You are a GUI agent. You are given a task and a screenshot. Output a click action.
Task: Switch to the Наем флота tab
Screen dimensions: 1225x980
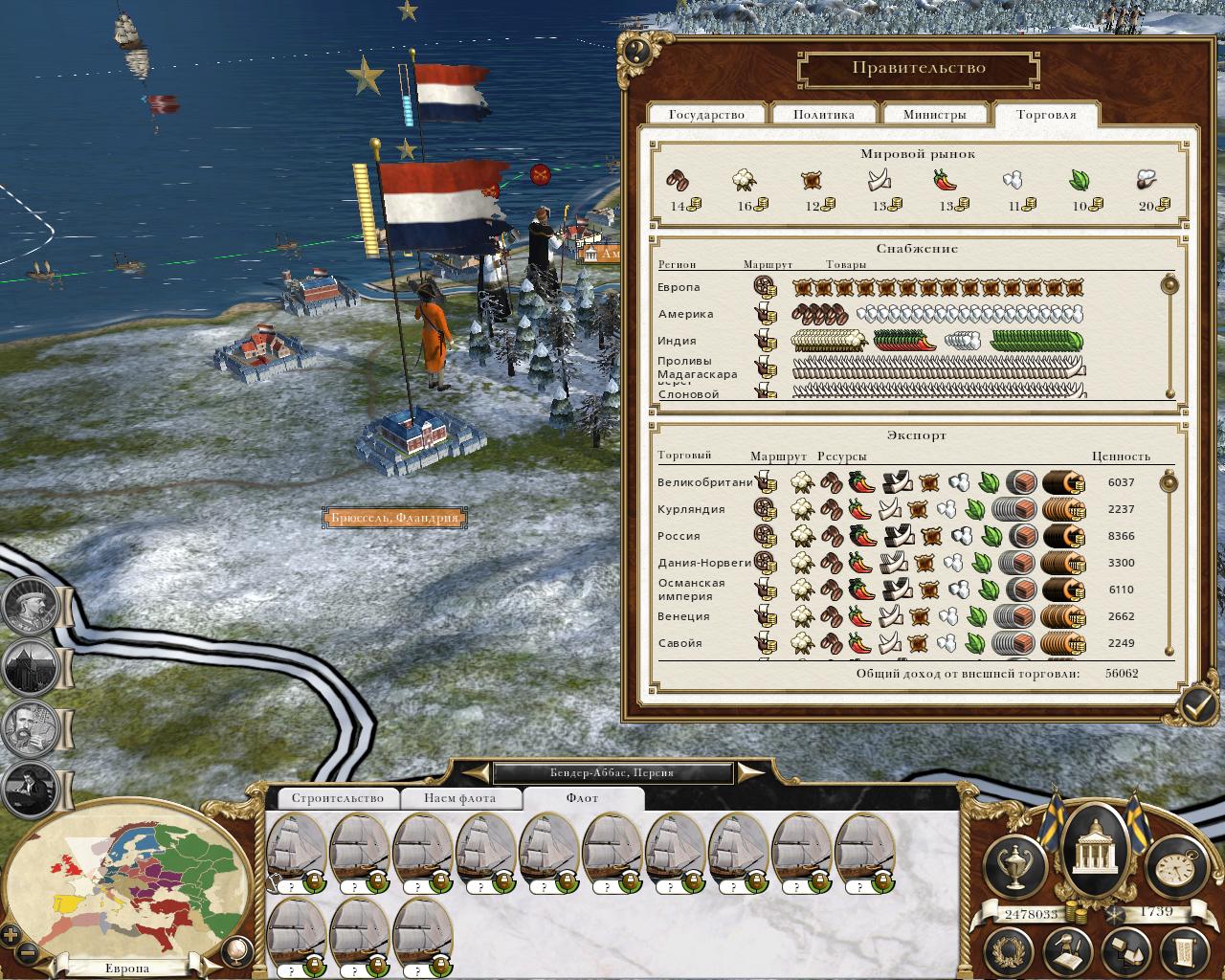pyautogui.click(x=460, y=798)
